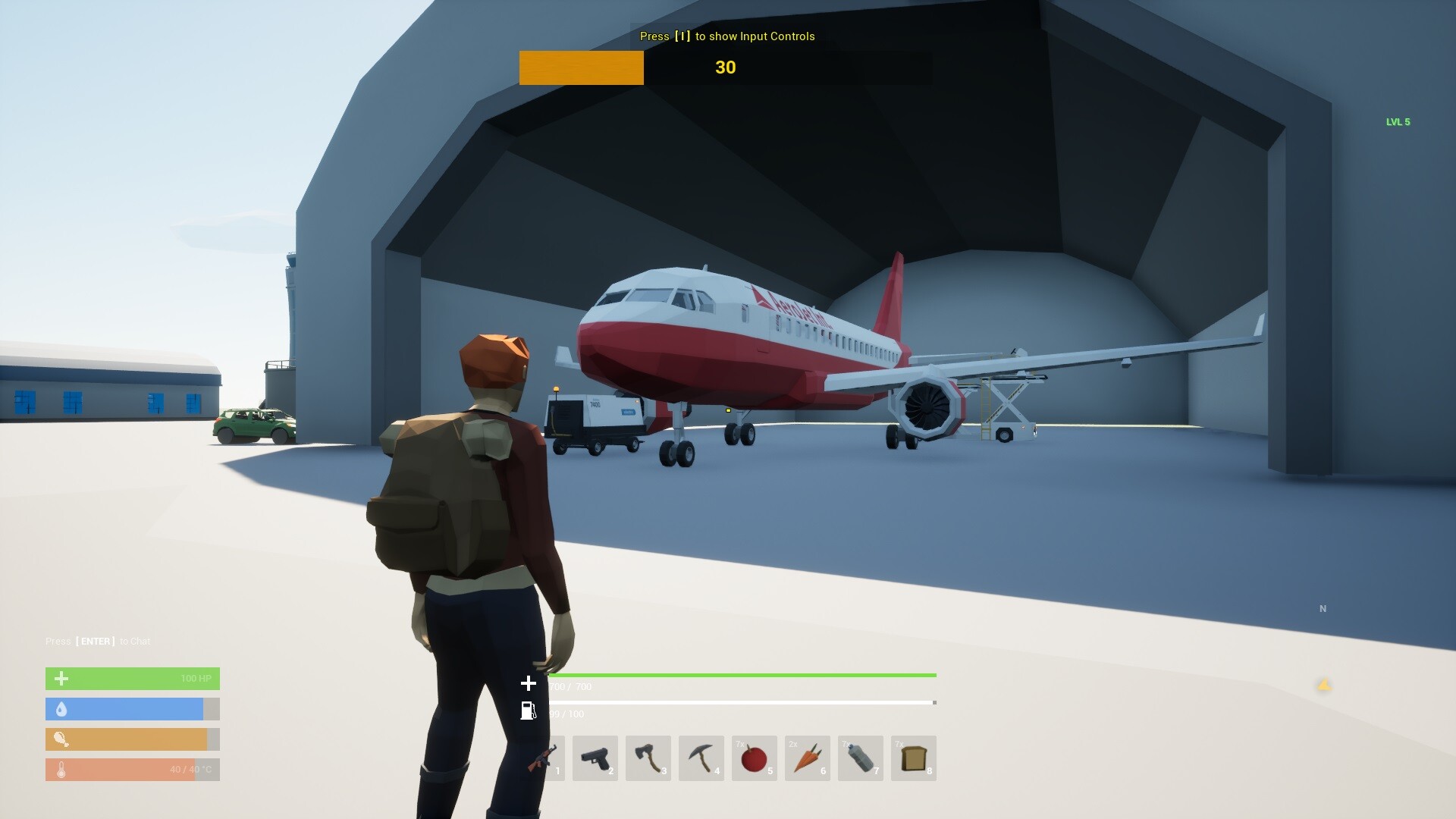Select the bread in hotbar slot 8

[x=914, y=758]
